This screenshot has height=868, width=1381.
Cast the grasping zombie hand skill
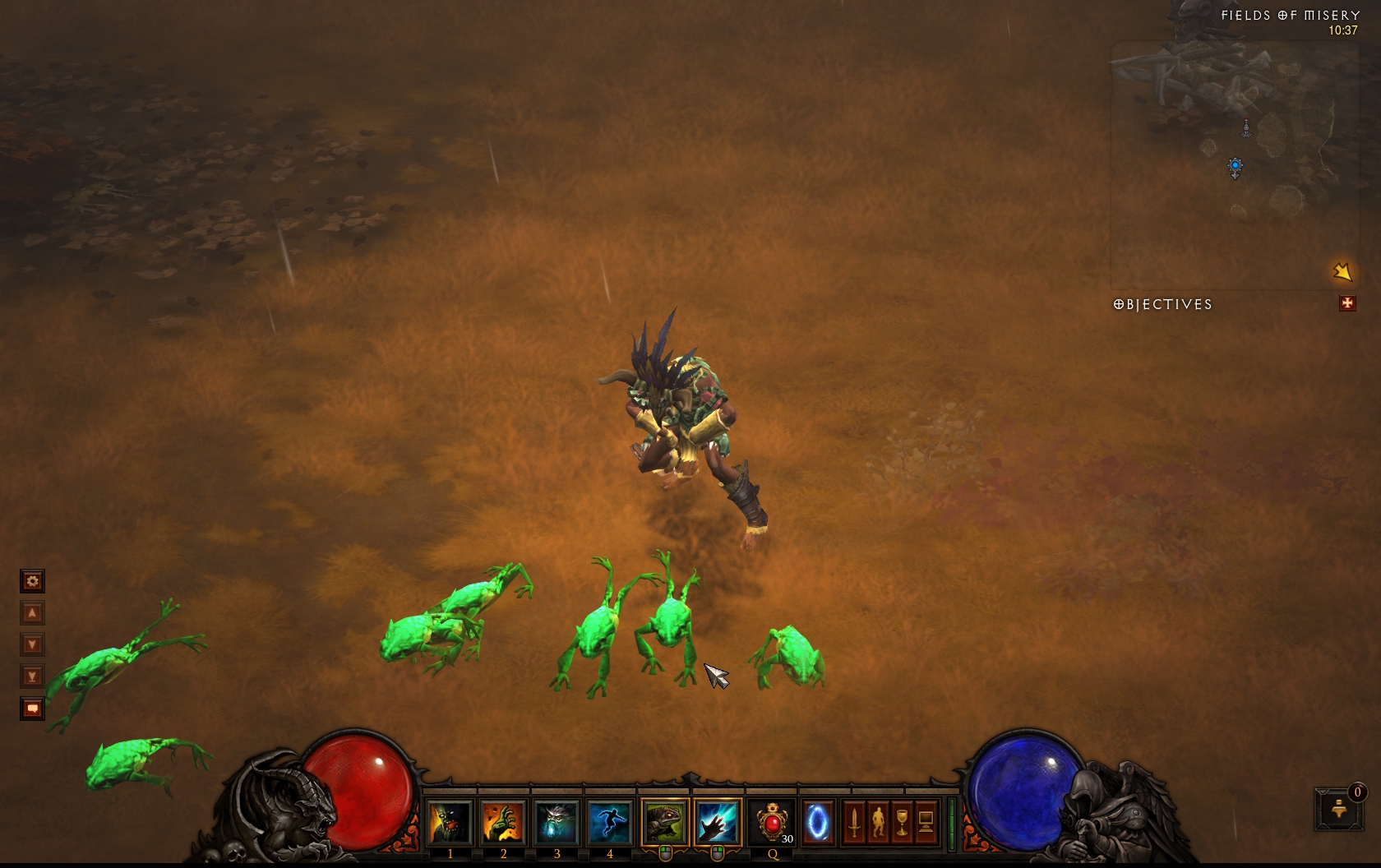(x=503, y=822)
